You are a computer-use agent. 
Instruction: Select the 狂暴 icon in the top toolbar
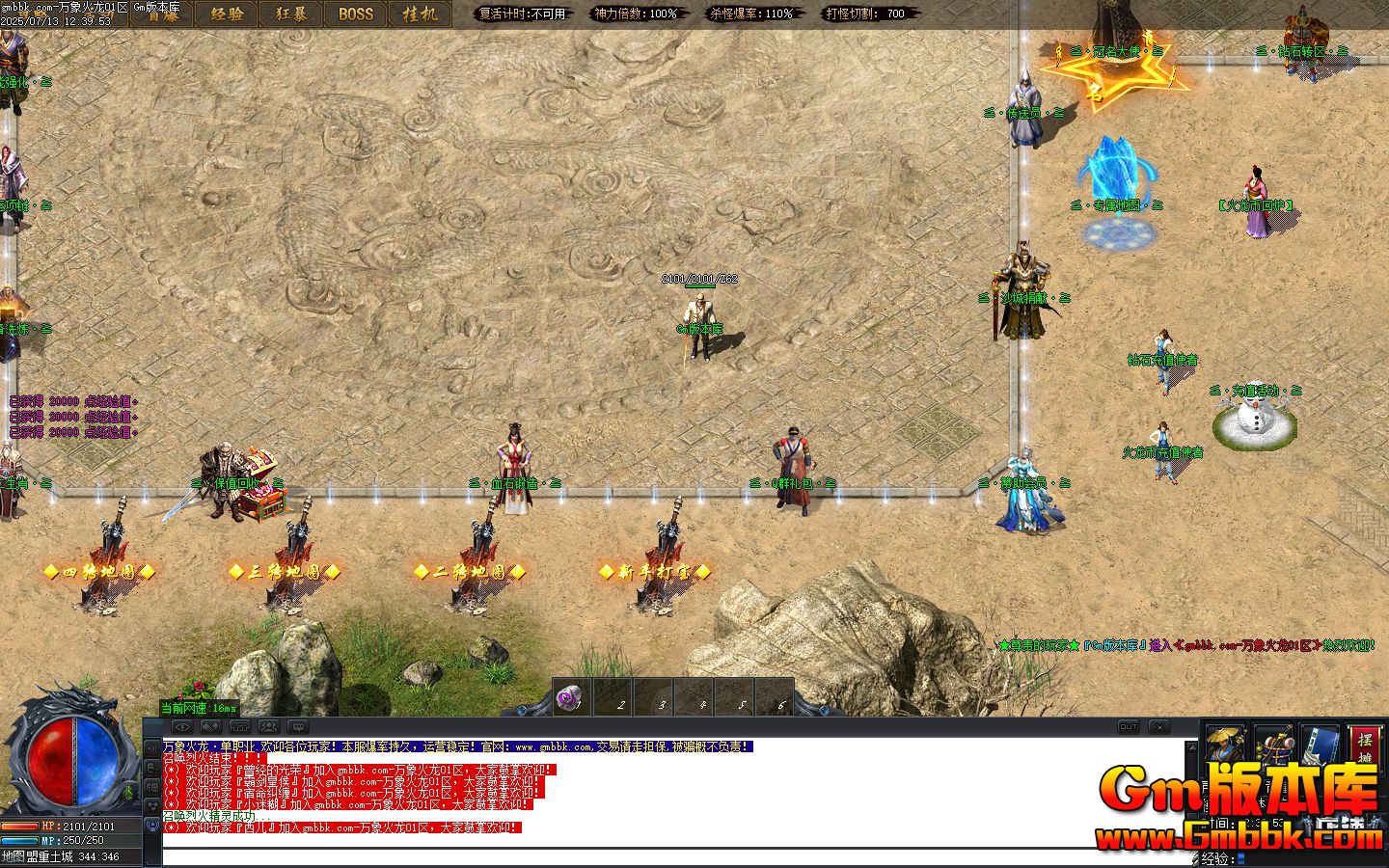tap(291, 14)
